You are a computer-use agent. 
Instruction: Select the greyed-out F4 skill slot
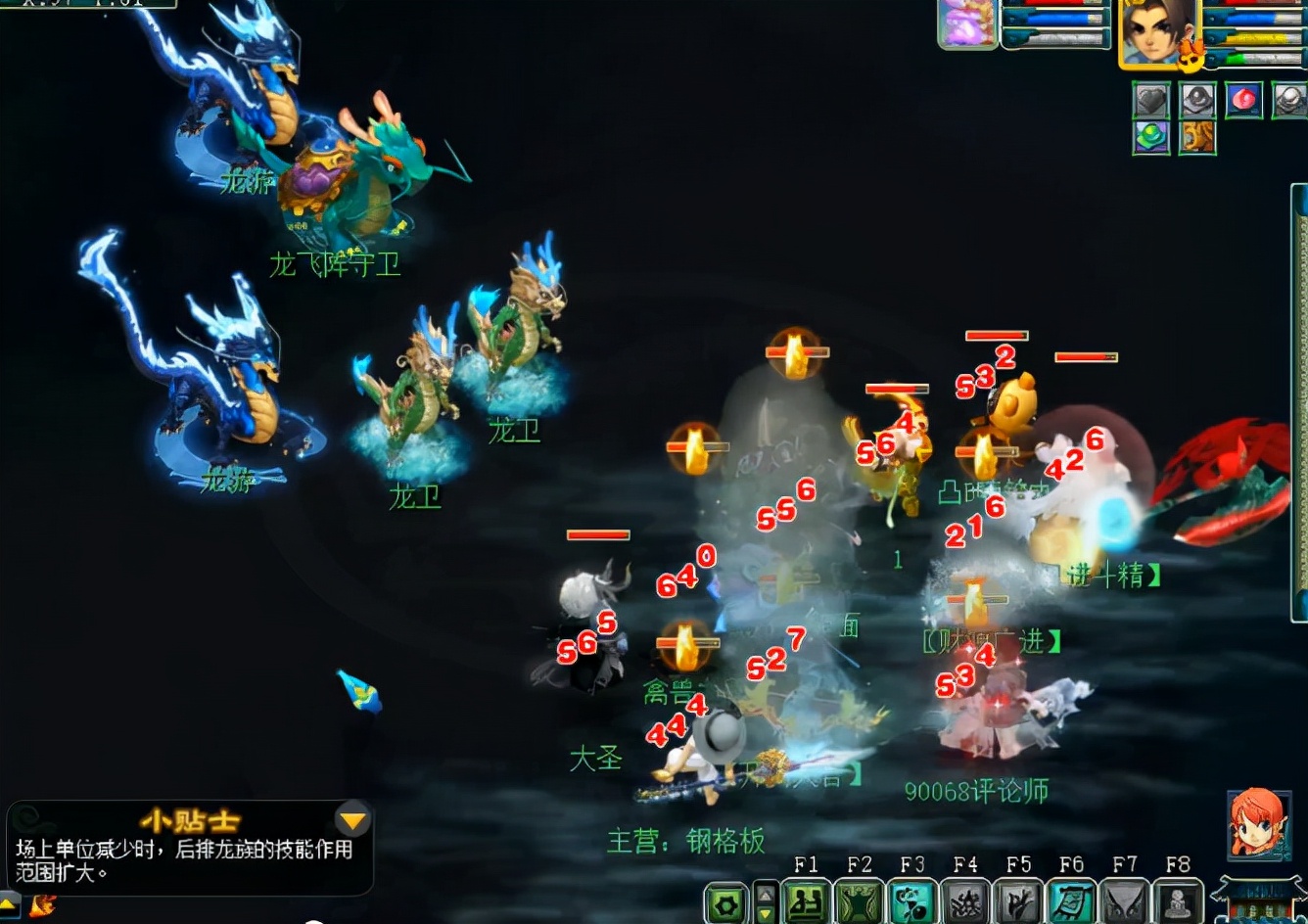pyautogui.click(x=965, y=901)
